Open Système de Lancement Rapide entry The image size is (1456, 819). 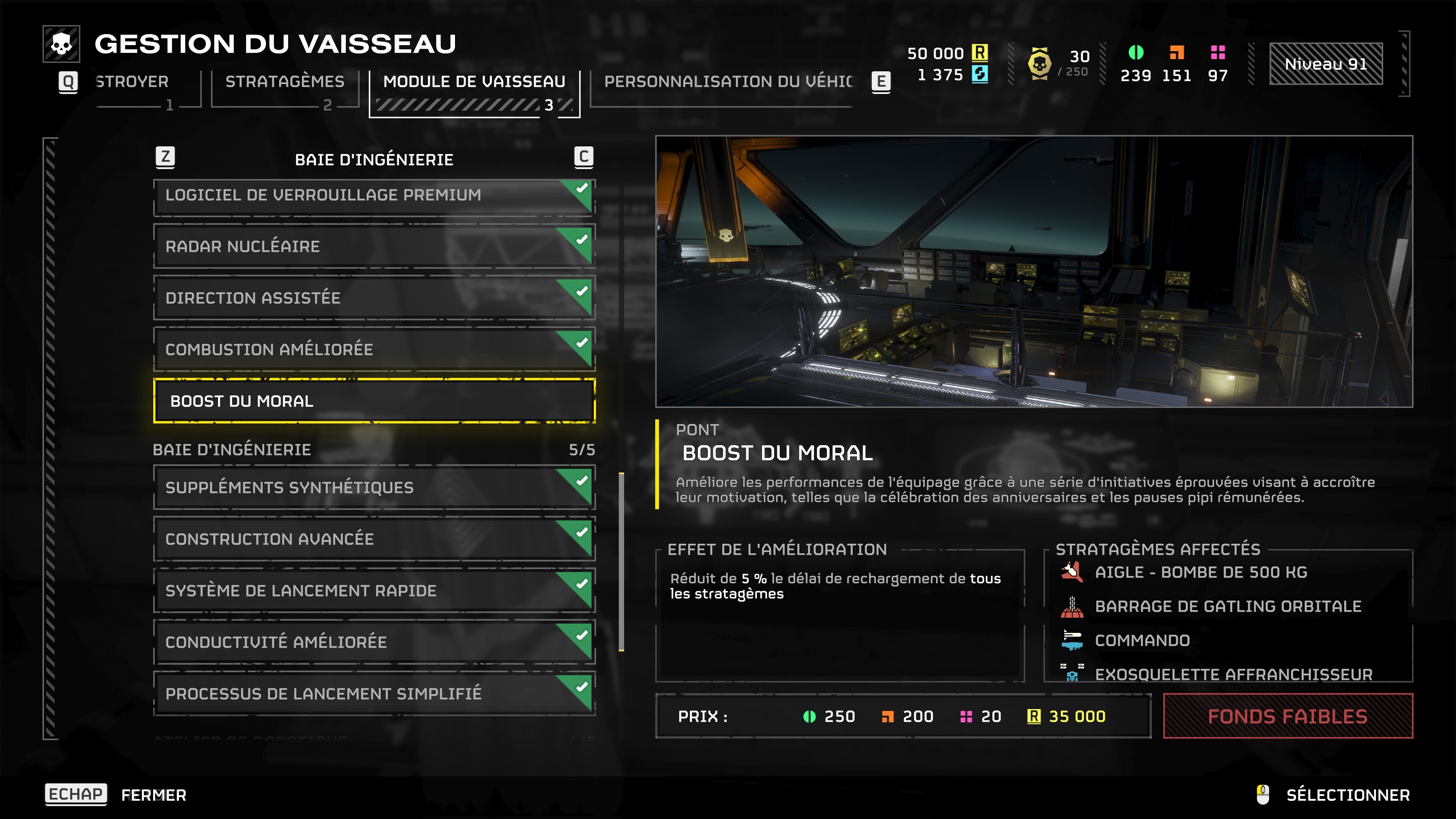(x=373, y=591)
